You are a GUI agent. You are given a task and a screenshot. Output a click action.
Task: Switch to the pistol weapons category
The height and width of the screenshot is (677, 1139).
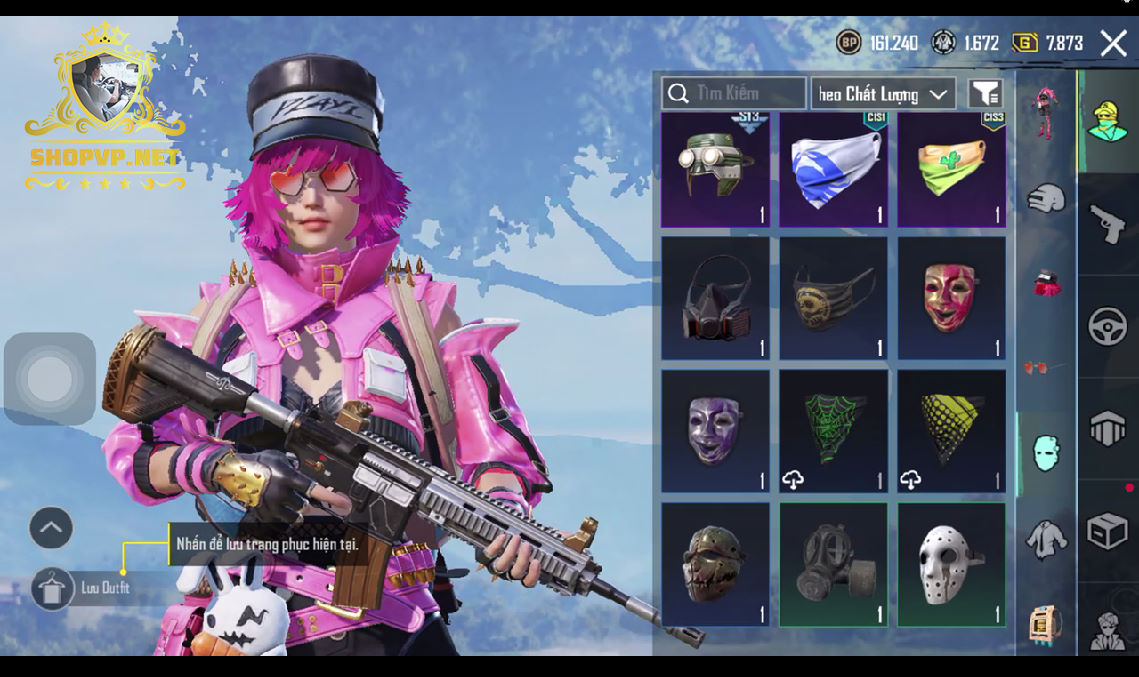[1107, 223]
